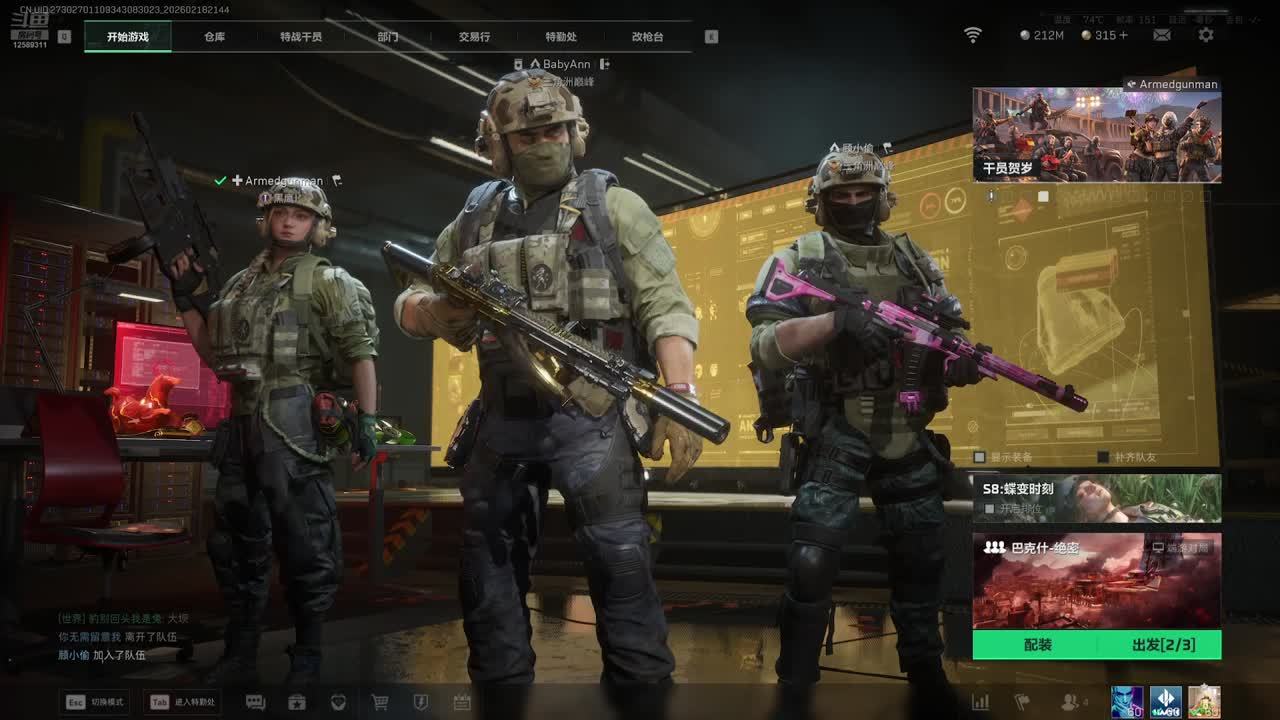Image resolution: width=1280 pixels, height=720 pixels.
Task: Click the green 出发[2/3] deploy button
Action: pos(1162,645)
